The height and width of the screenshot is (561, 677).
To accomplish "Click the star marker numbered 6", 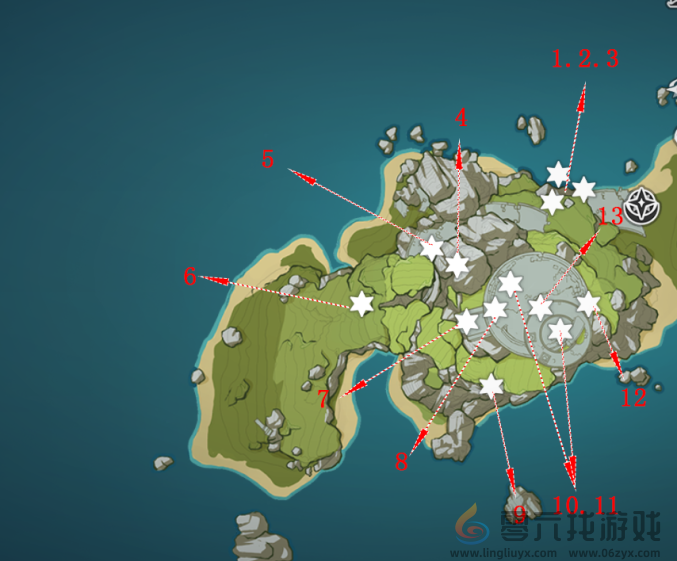I will coord(361,303).
